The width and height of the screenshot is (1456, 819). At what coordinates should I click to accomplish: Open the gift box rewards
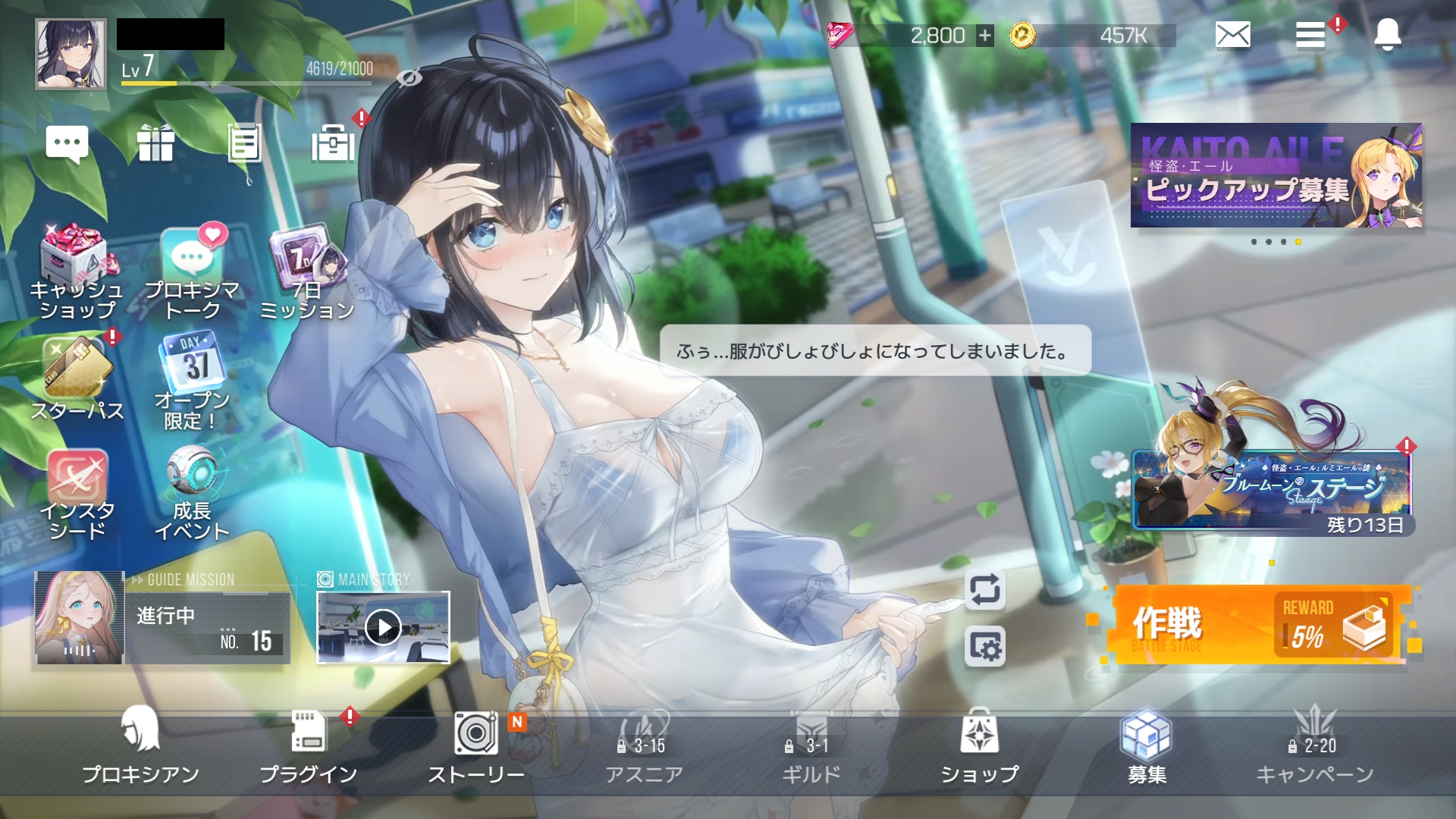(156, 143)
